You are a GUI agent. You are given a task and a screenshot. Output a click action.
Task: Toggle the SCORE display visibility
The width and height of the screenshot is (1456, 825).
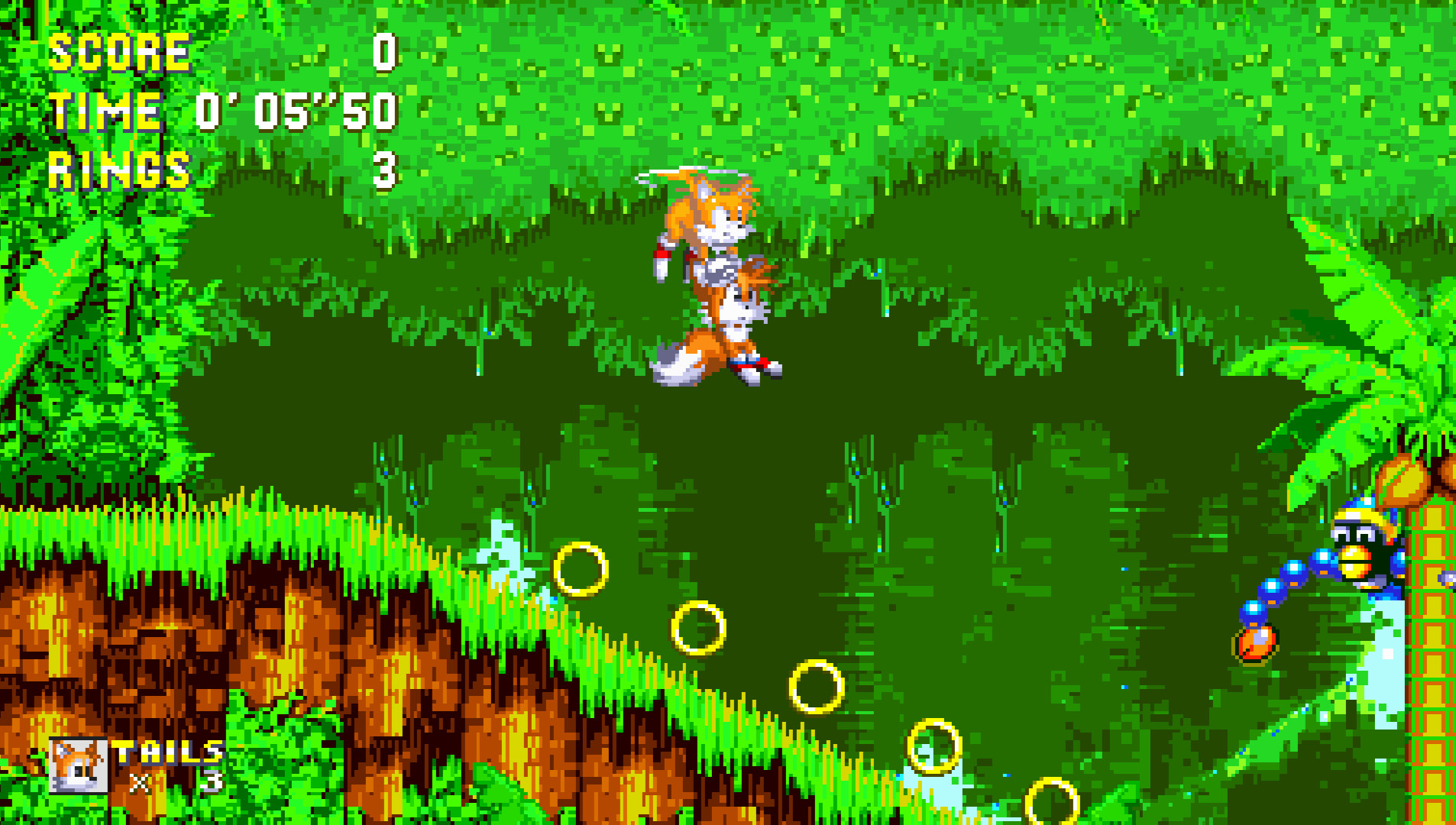[x=118, y=52]
